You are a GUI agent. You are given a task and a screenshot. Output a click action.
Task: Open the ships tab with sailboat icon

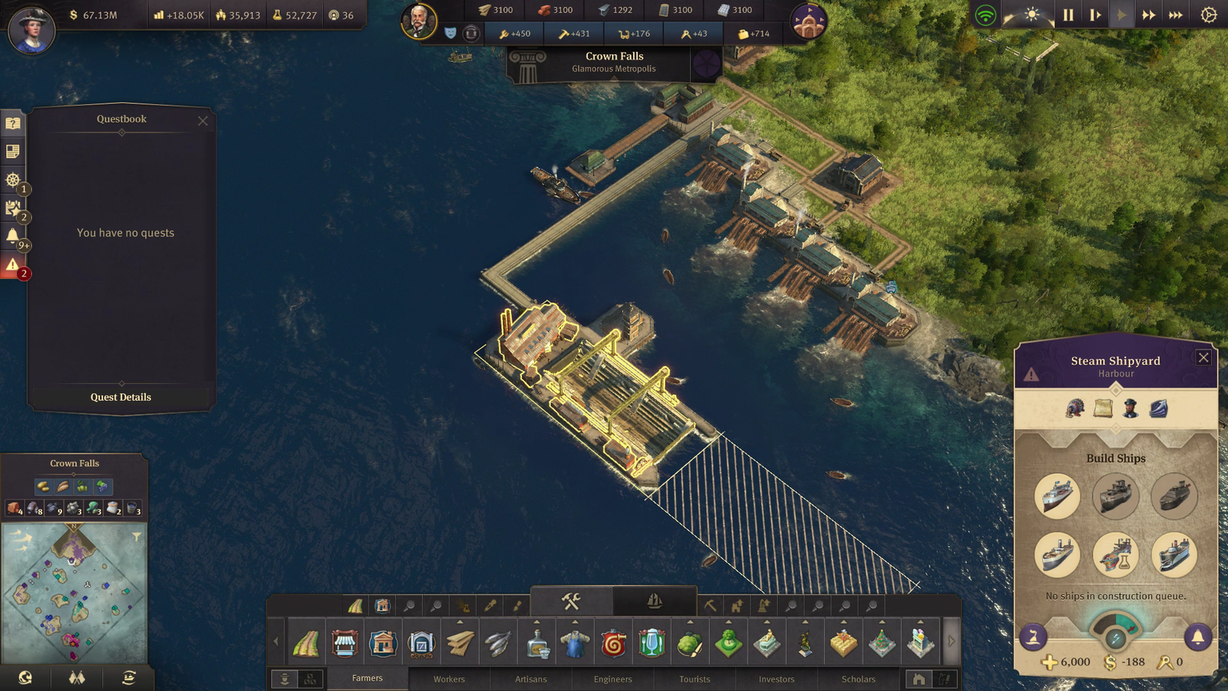point(654,601)
